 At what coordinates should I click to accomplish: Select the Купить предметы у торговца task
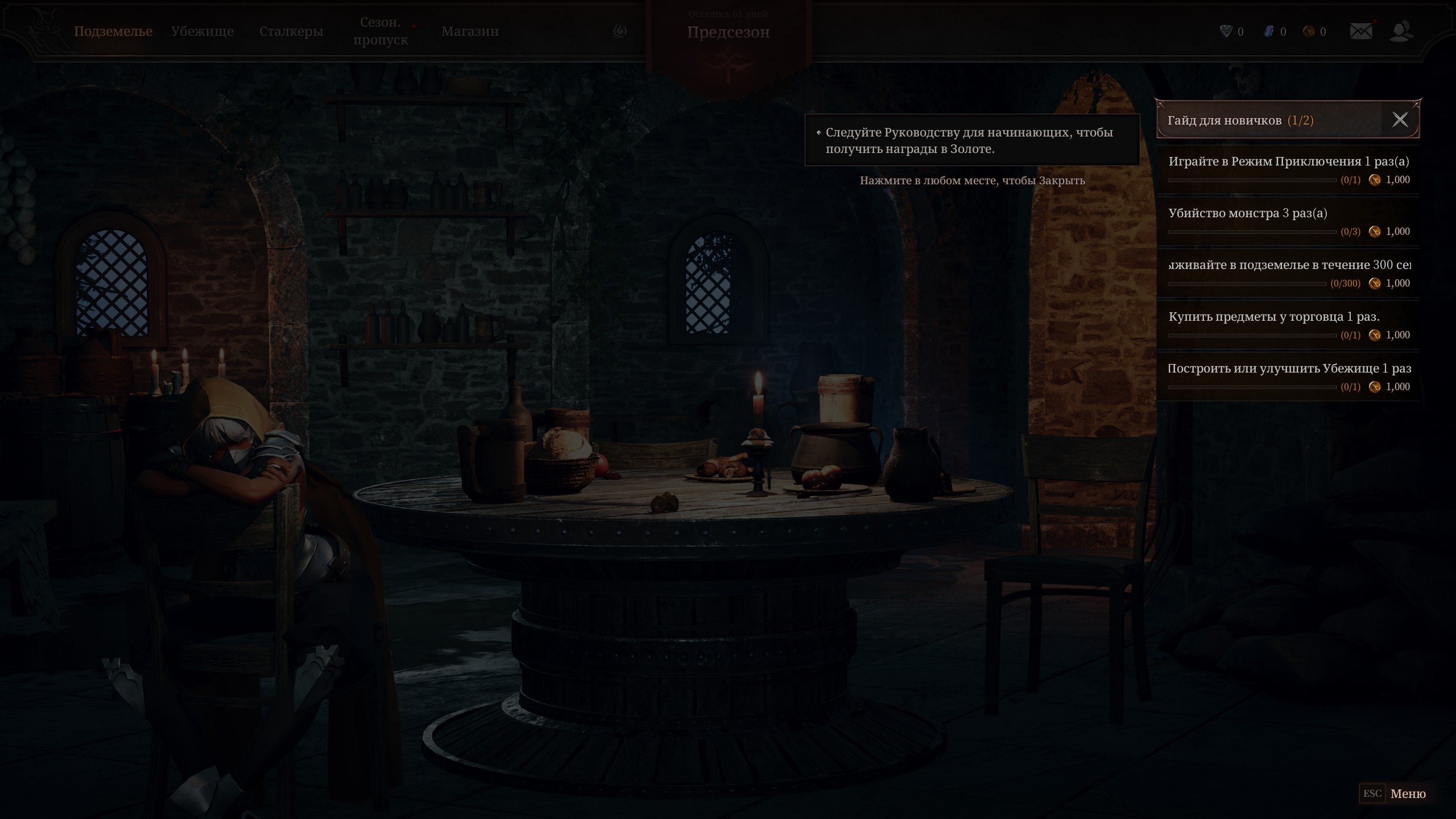pos(1288,325)
